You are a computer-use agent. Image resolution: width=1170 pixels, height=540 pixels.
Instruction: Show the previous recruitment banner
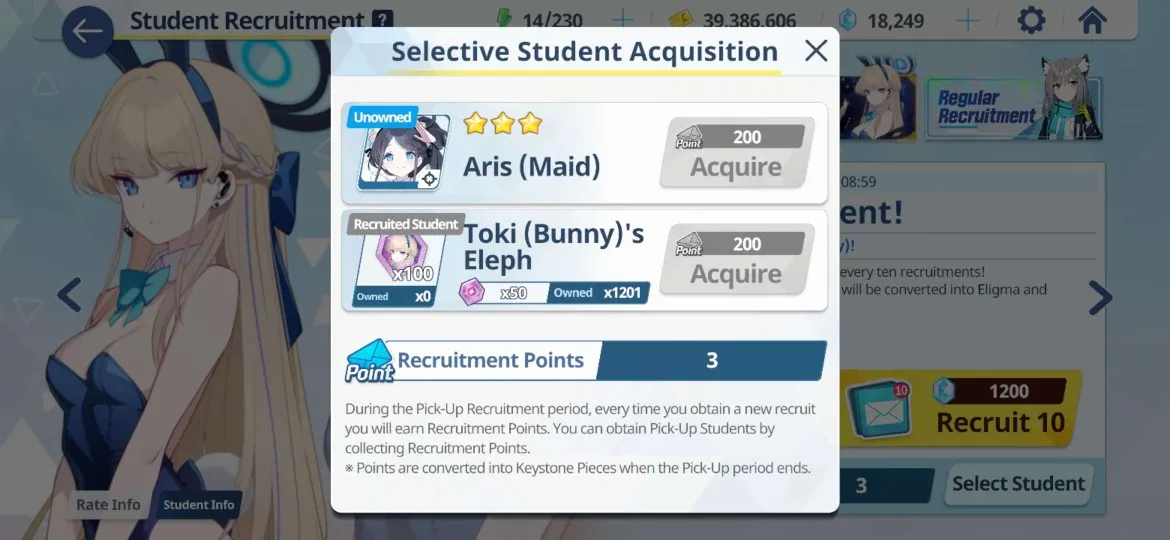click(69, 295)
